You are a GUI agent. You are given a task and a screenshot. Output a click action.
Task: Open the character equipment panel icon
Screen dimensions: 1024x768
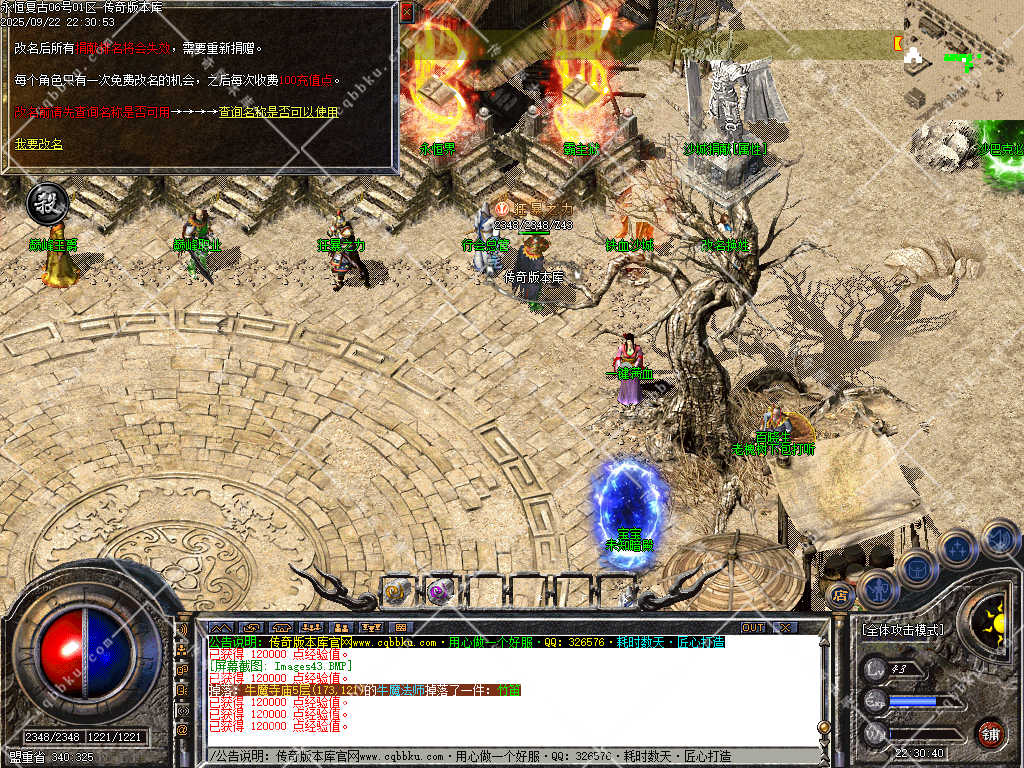pos(878,589)
